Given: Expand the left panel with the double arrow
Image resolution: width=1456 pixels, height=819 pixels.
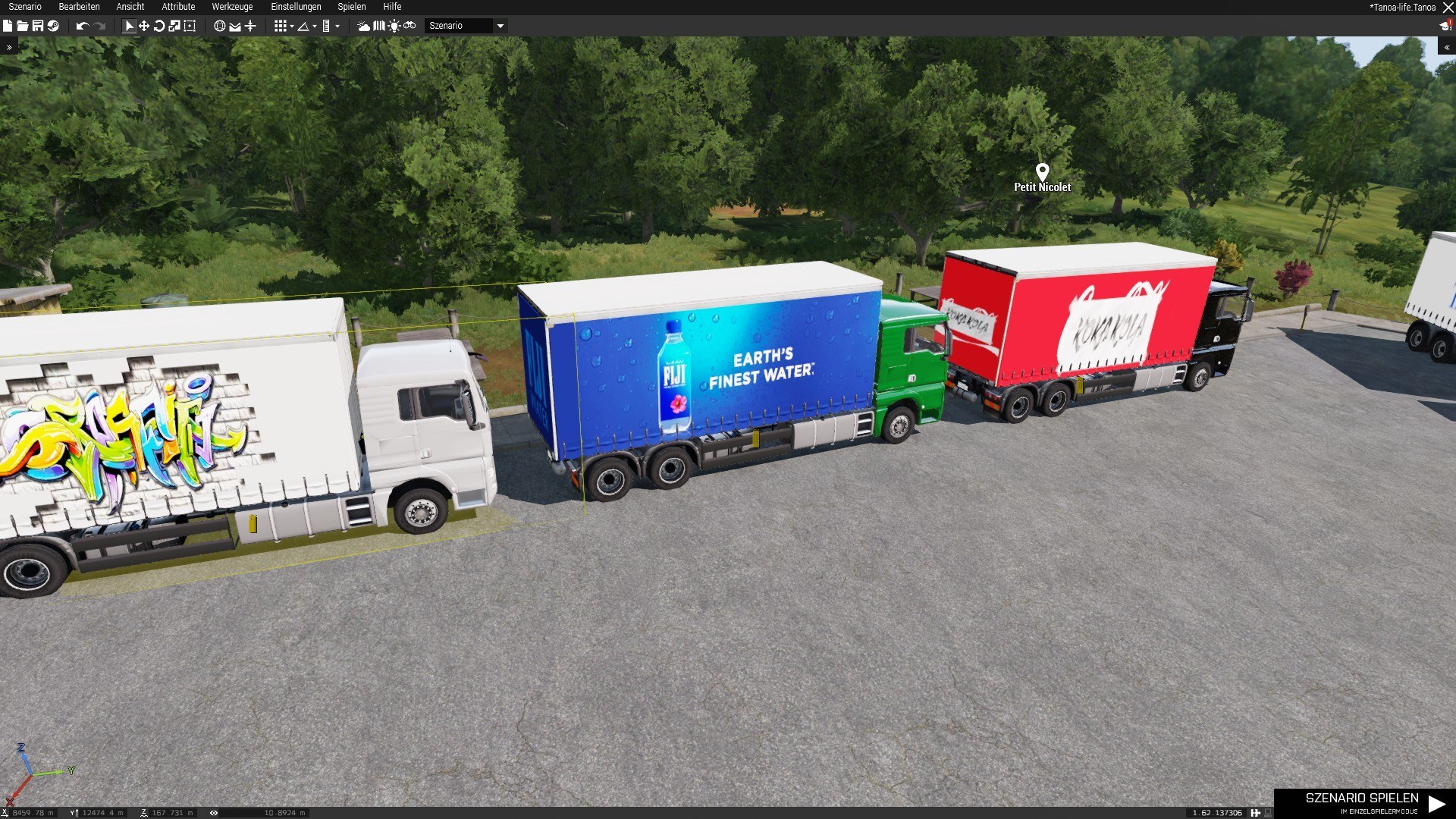Looking at the screenshot, I should pyautogui.click(x=9, y=47).
